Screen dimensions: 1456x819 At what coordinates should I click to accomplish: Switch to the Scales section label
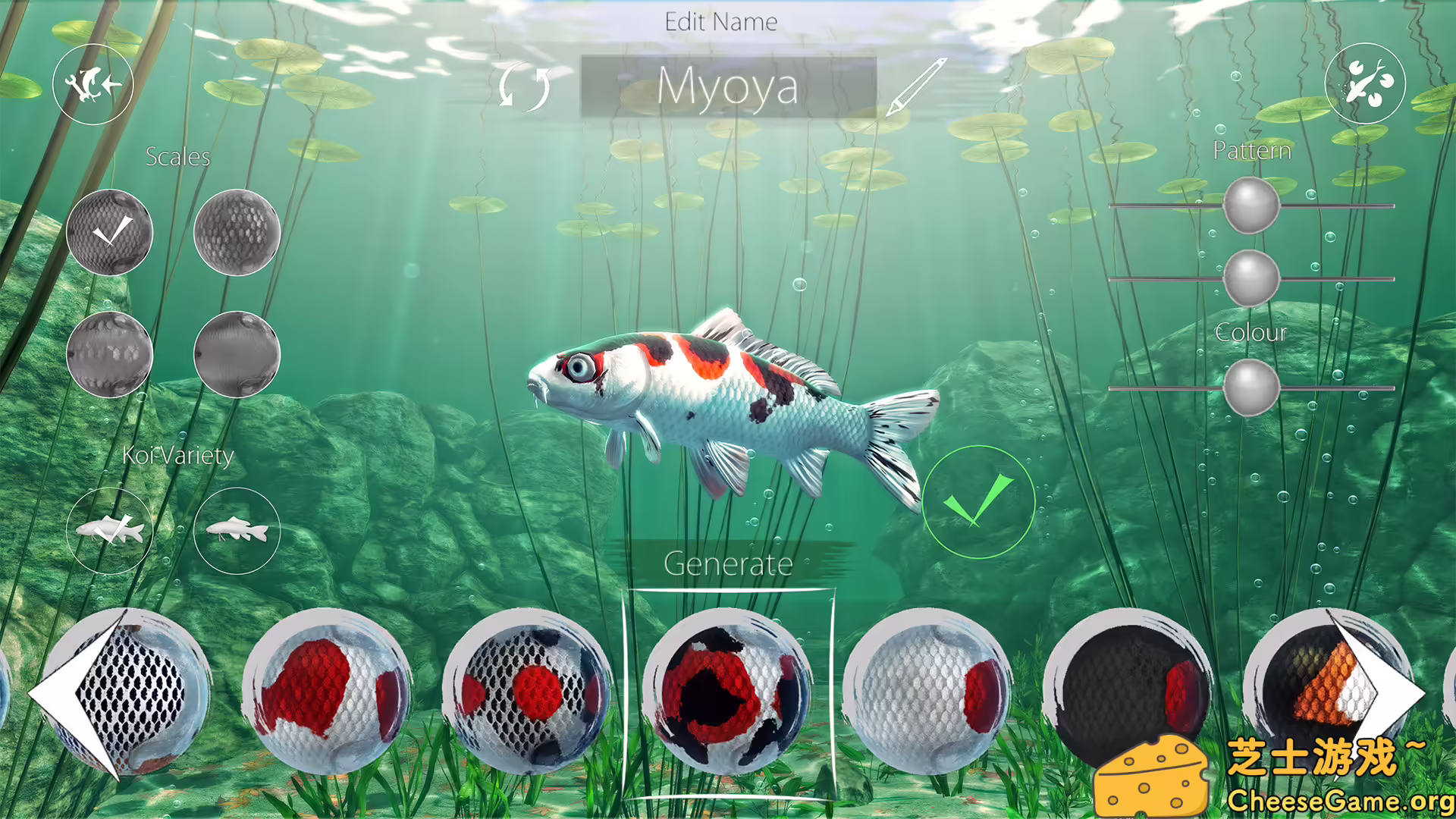(179, 158)
